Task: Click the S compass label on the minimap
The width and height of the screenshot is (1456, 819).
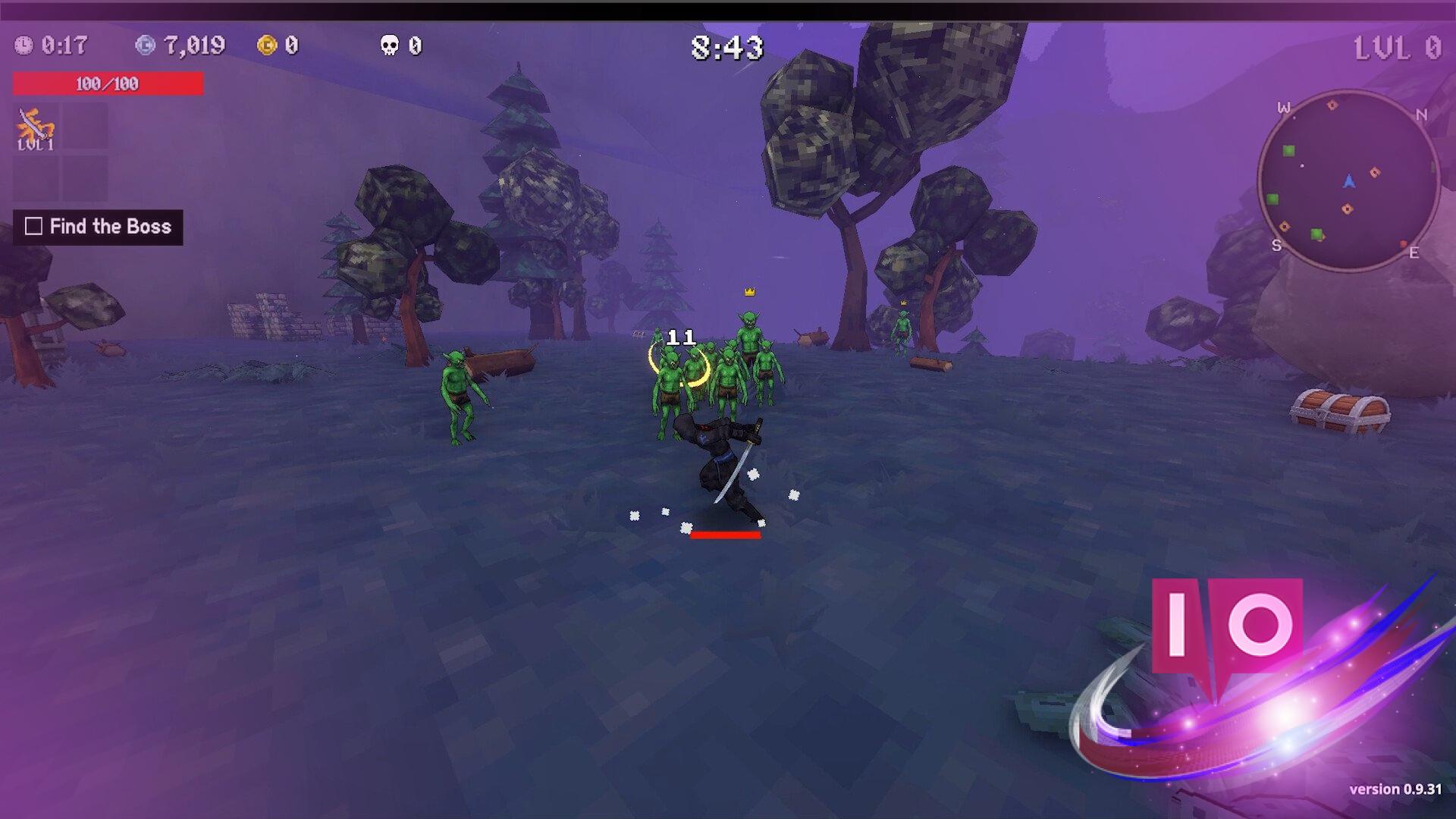Action: click(1276, 246)
